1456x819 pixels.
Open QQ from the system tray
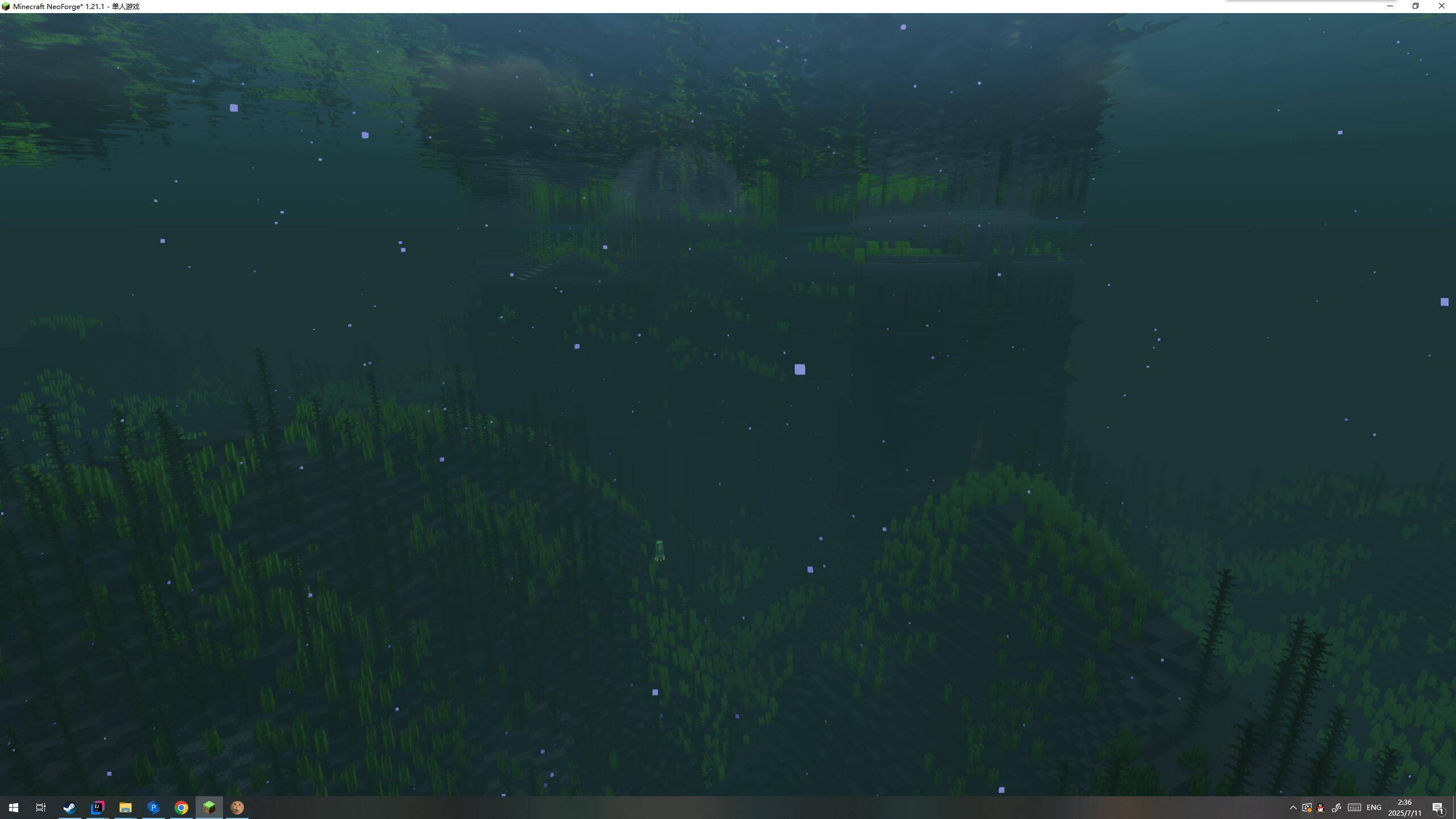pyautogui.click(x=1320, y=808)
